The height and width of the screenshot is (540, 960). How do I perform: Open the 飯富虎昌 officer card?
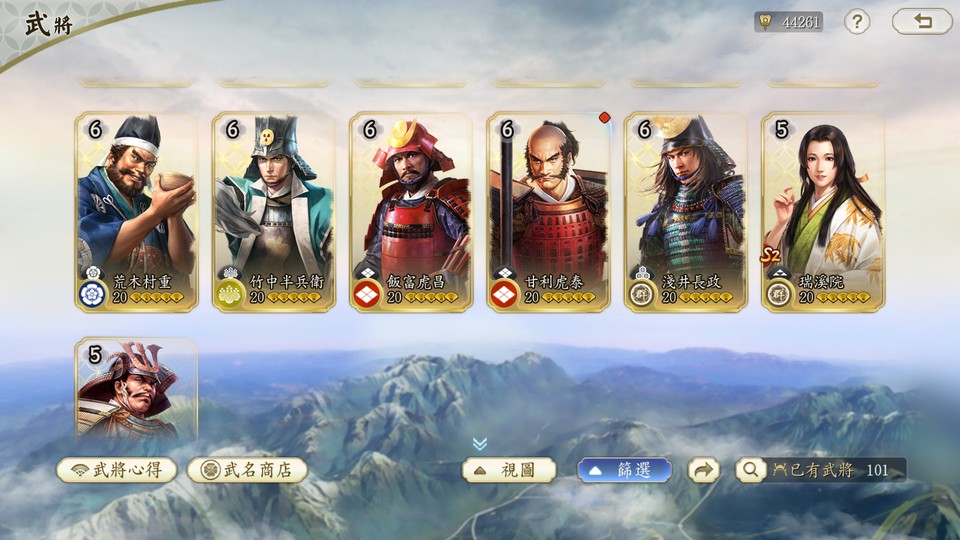pos(410,212)
